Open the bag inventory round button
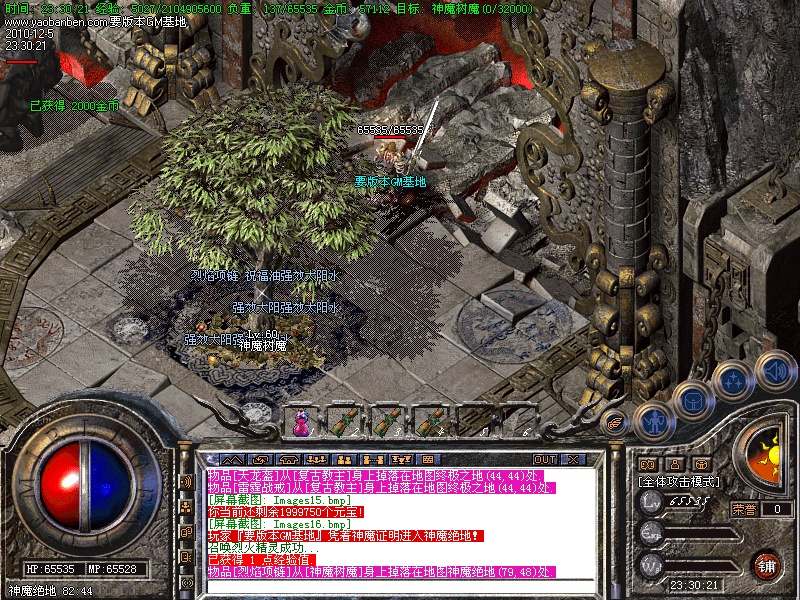The height and width of the screenshot is (600, 800). (x=692, y=401)
